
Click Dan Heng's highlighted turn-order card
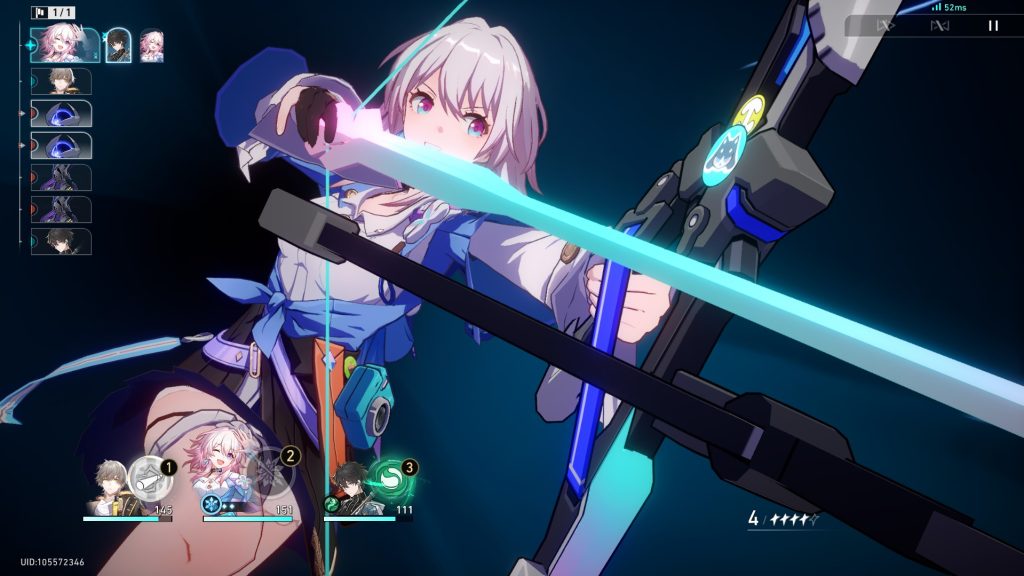click(118, 45)
